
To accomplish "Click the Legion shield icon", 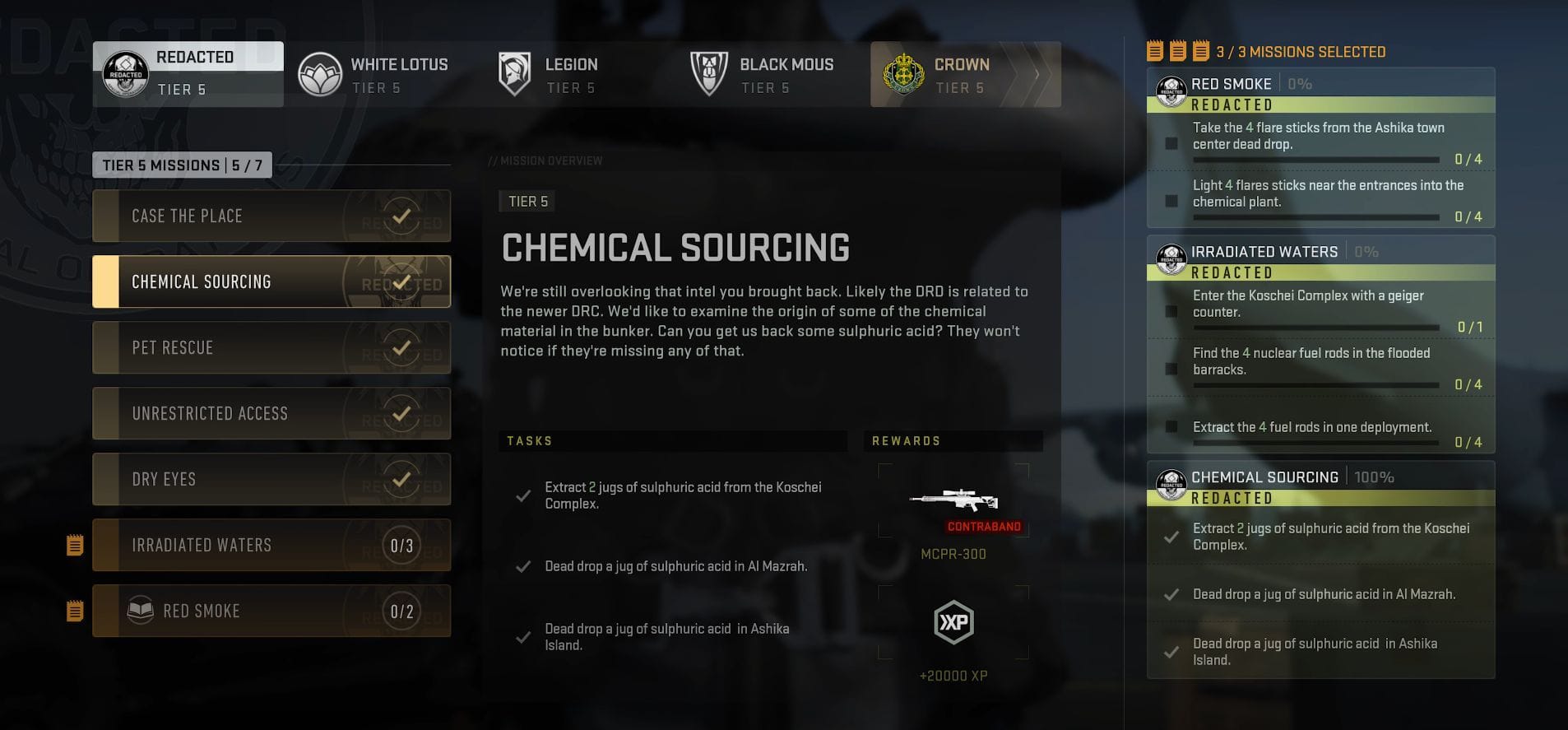I will tap(514, 73).
